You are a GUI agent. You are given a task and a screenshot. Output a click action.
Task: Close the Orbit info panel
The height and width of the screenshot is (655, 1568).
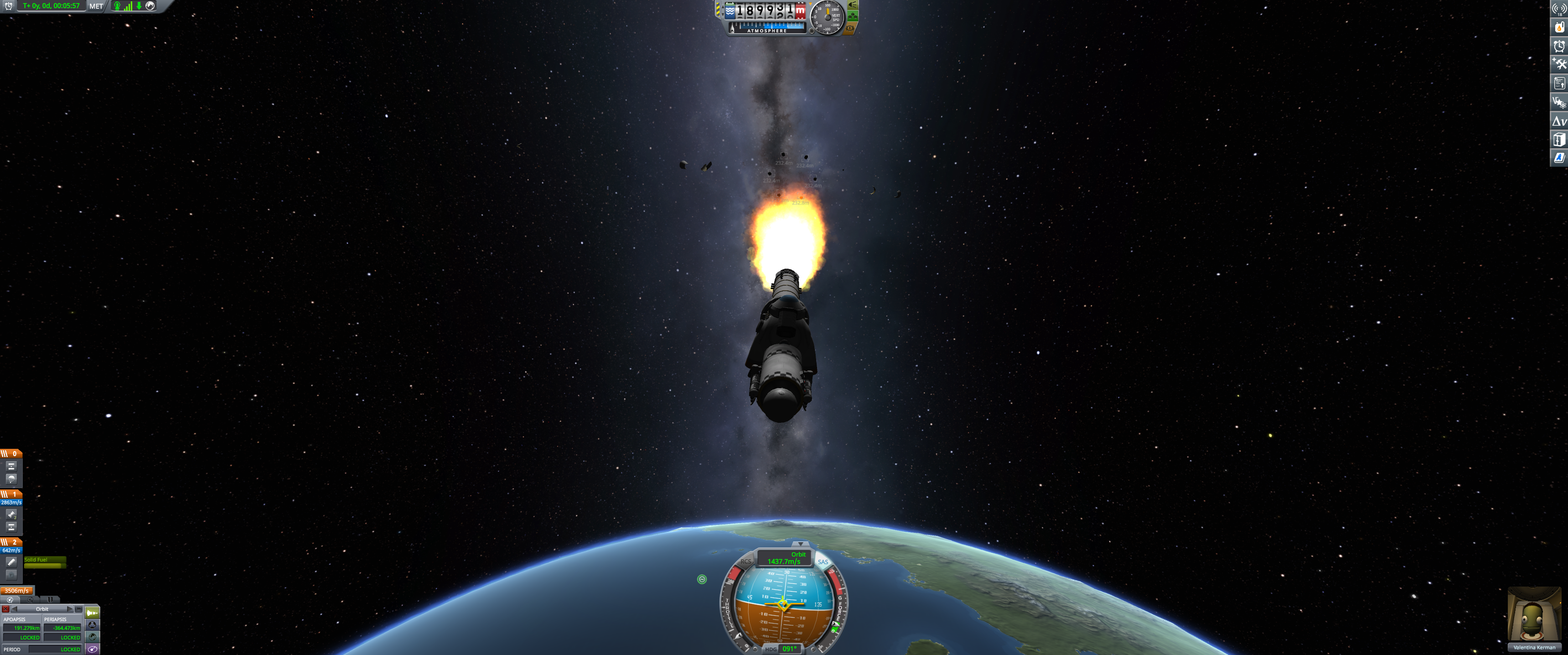pyautogui.click(x=5, y=609)
